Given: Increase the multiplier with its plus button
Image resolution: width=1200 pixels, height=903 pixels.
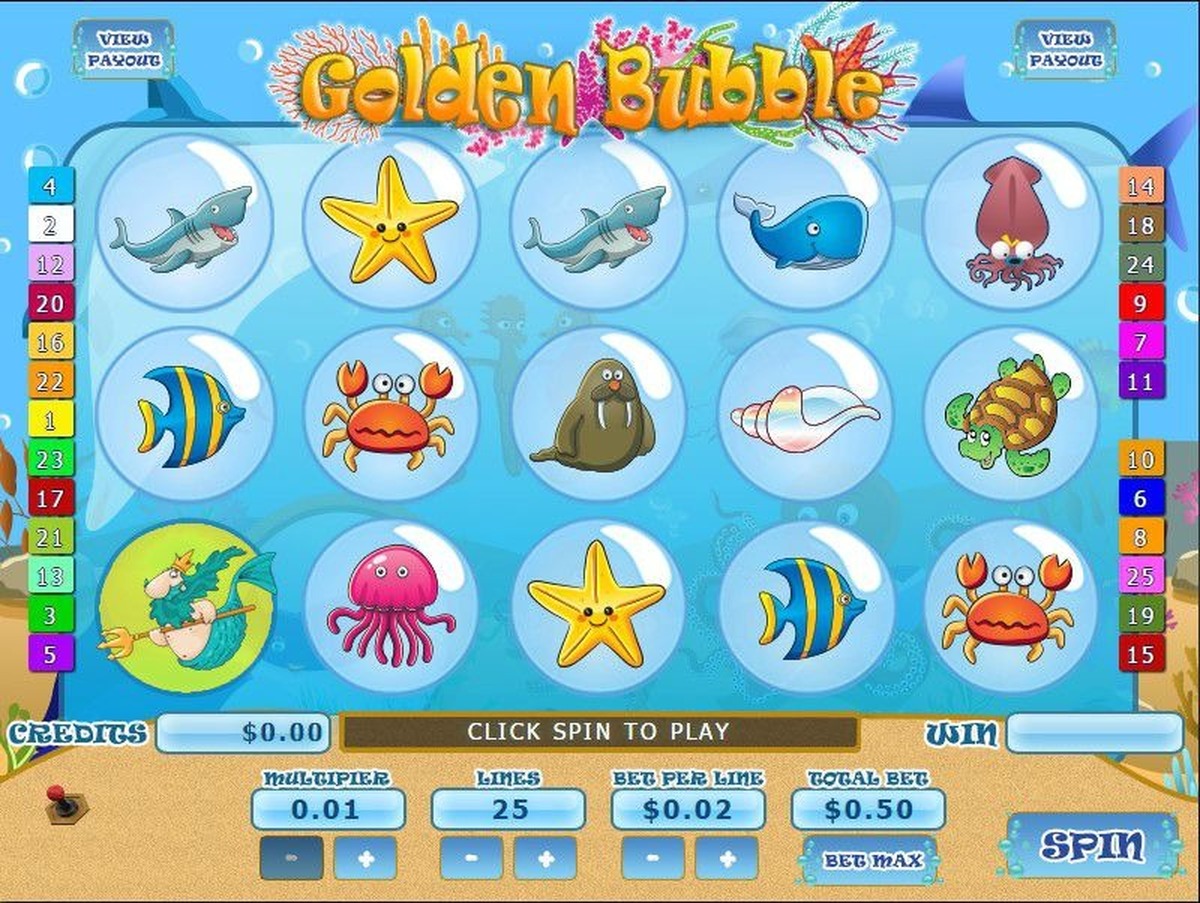Looking at the screenshot, I should tap(364, 858).
